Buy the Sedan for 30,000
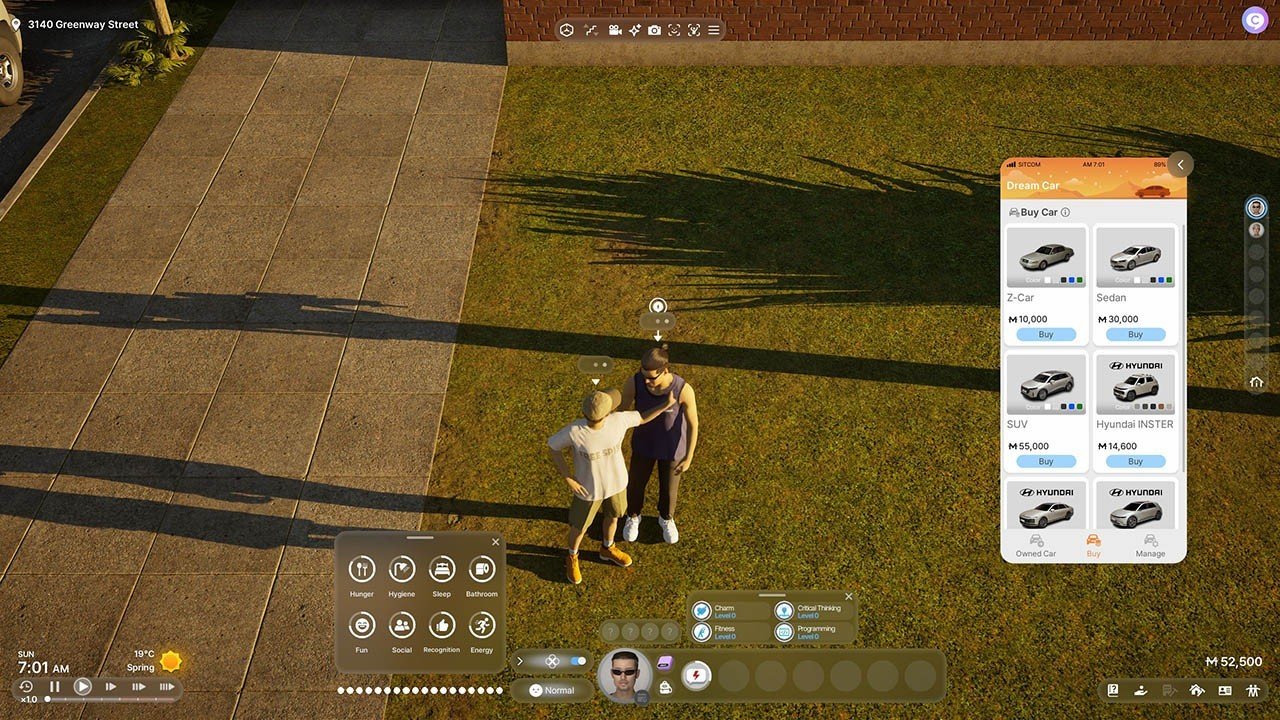 (1135, 334)
